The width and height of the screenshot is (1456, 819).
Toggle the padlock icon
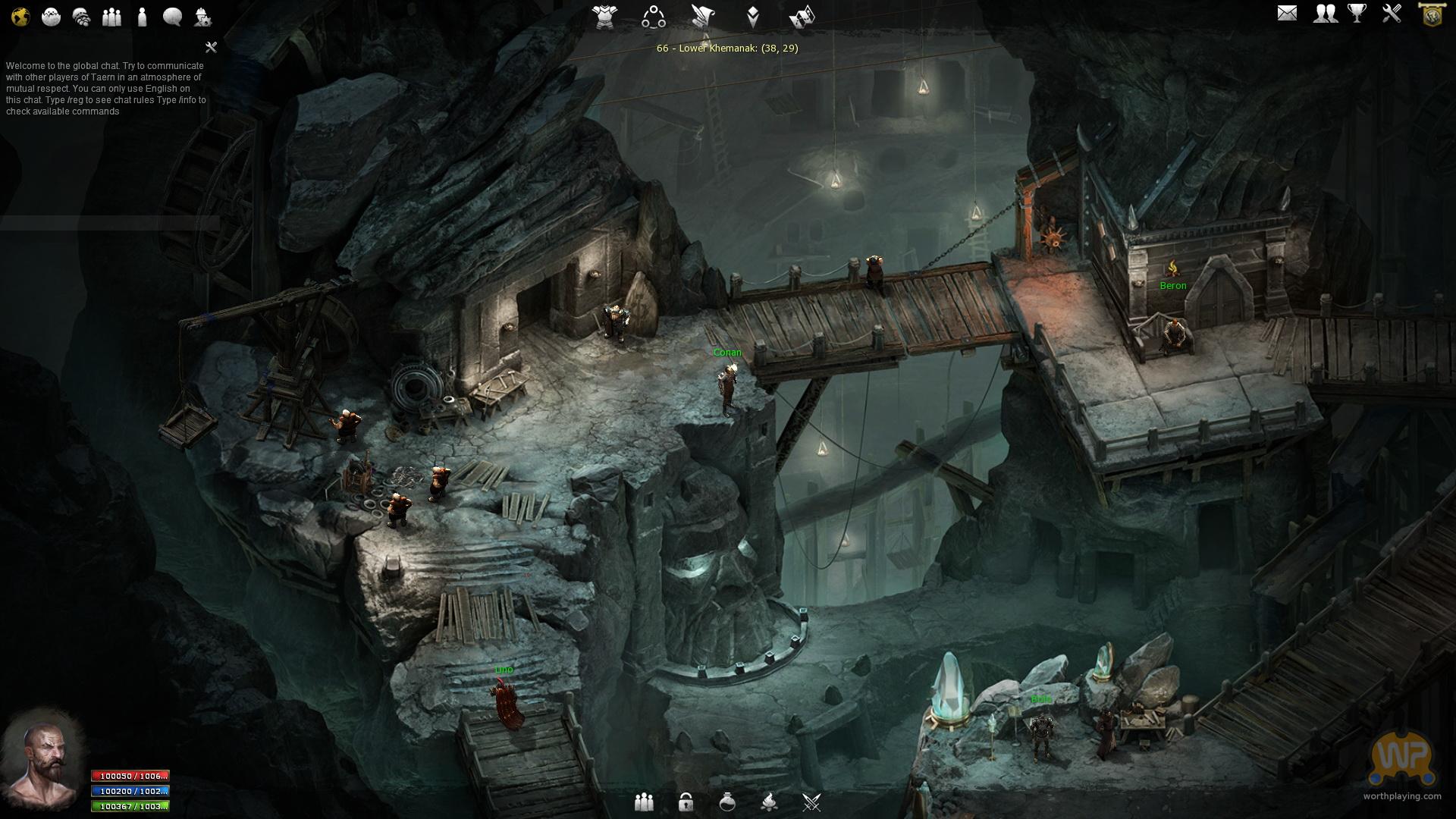pos(686,802)
